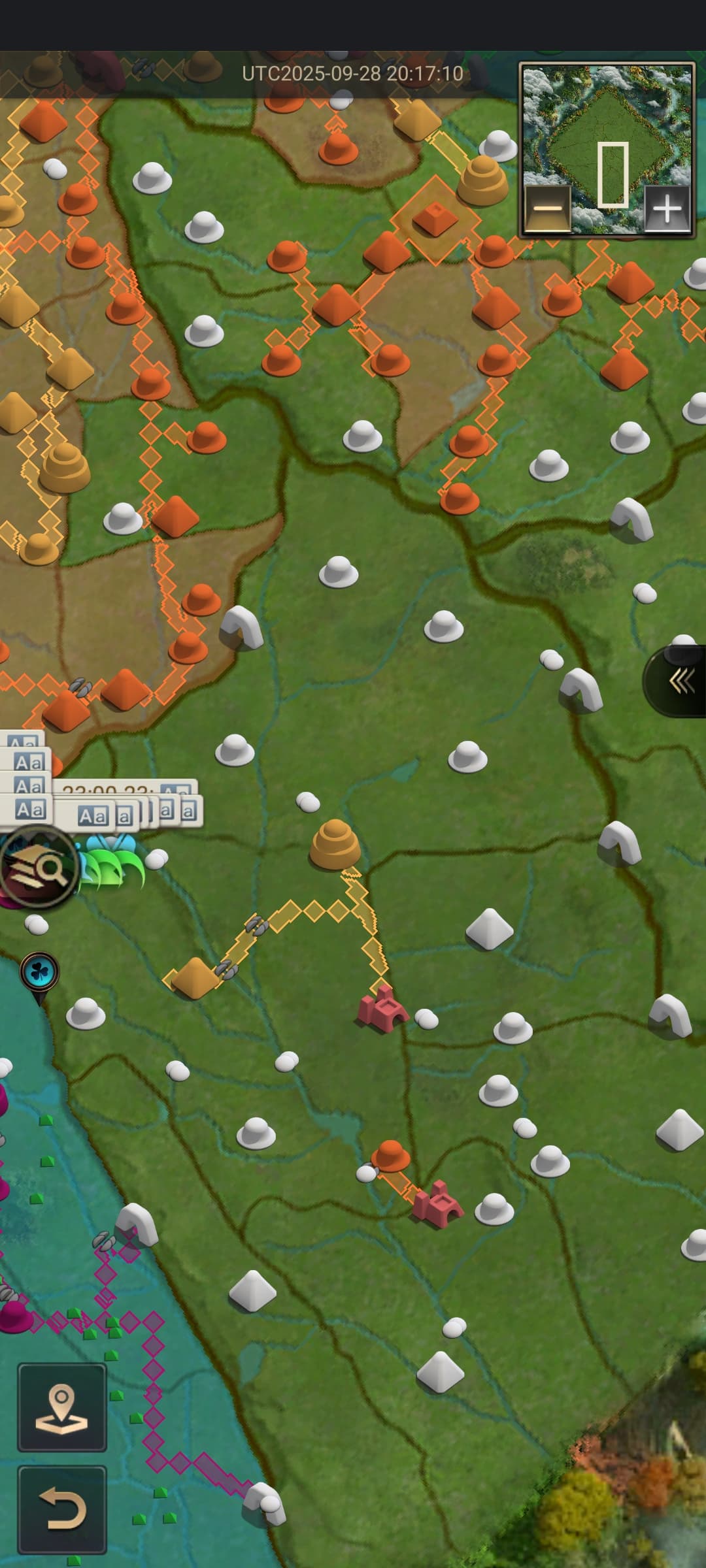Click the minimap overview thumbnail
This screenshot has width=706, height=1568.
(x=607, y=131)
